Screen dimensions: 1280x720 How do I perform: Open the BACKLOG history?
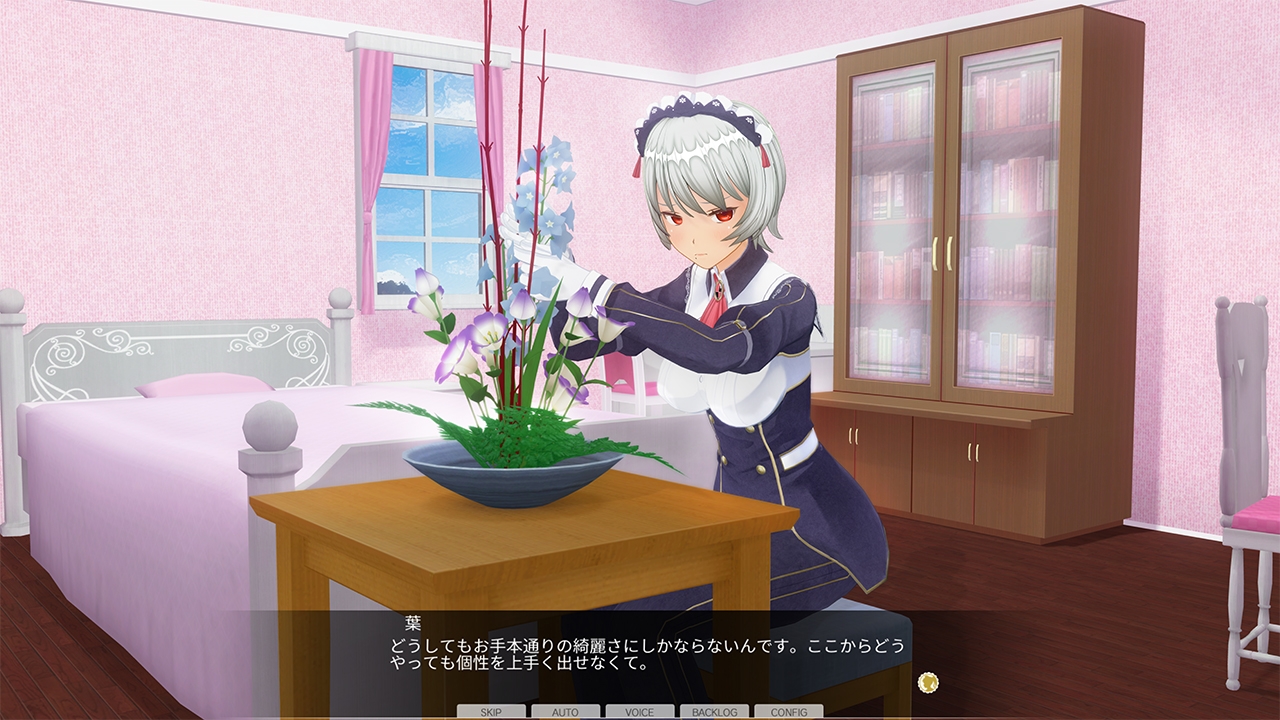click(714, 712)
